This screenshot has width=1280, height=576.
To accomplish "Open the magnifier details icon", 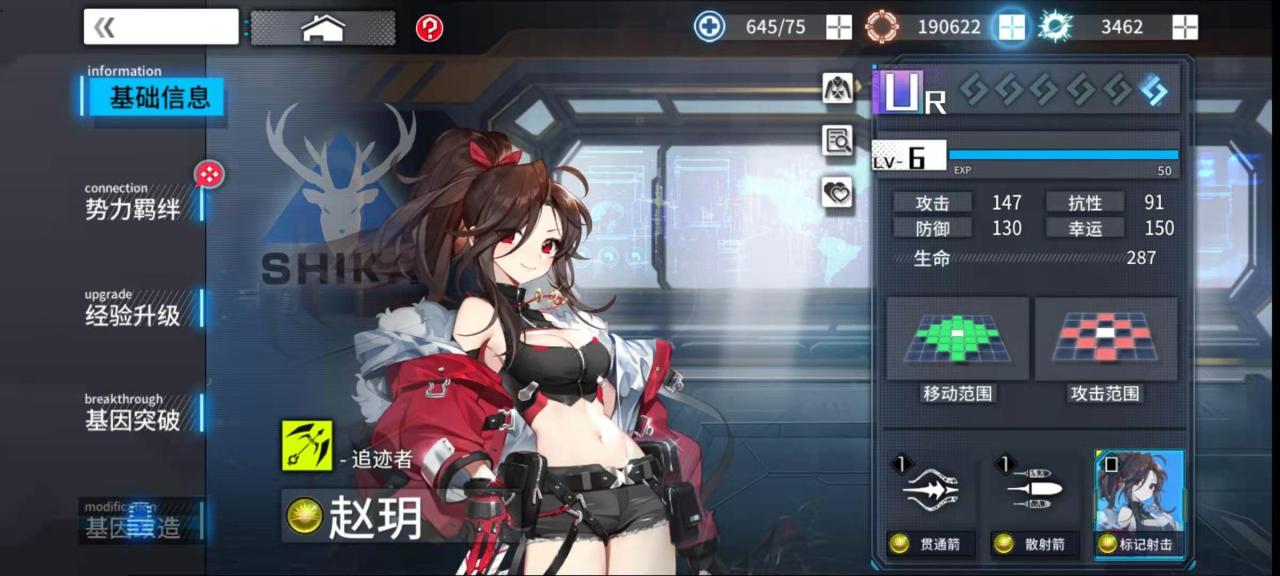I will pyautogui.click(x=837, y=141).
